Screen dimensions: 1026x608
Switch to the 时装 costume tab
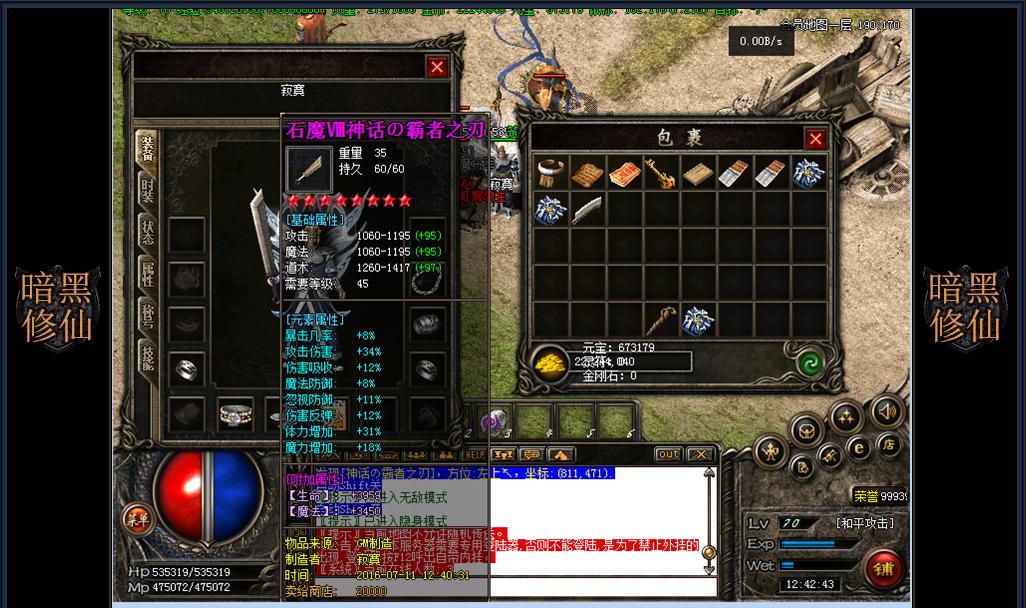[x=147, y=190]
